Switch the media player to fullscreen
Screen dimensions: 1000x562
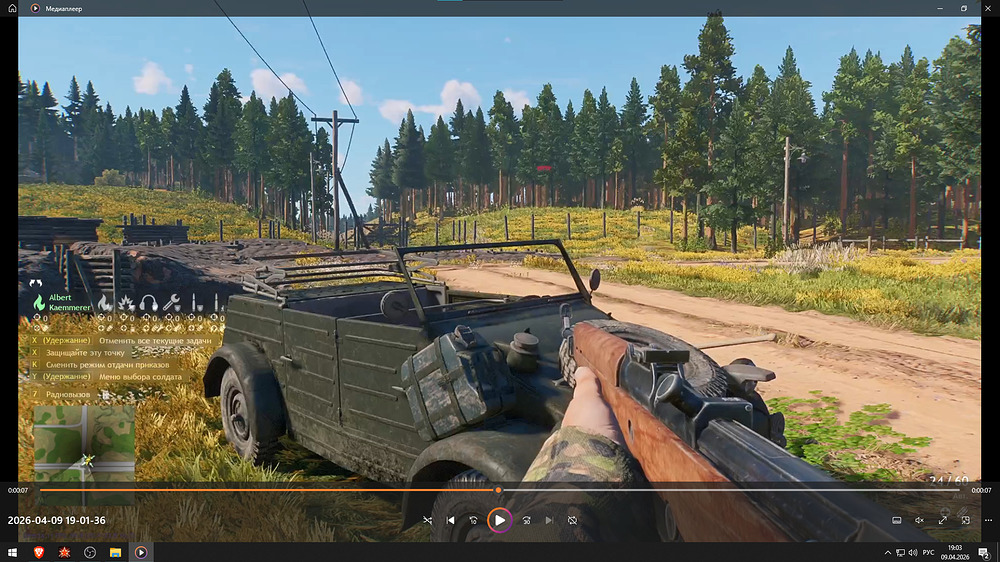tap(942, 520)
